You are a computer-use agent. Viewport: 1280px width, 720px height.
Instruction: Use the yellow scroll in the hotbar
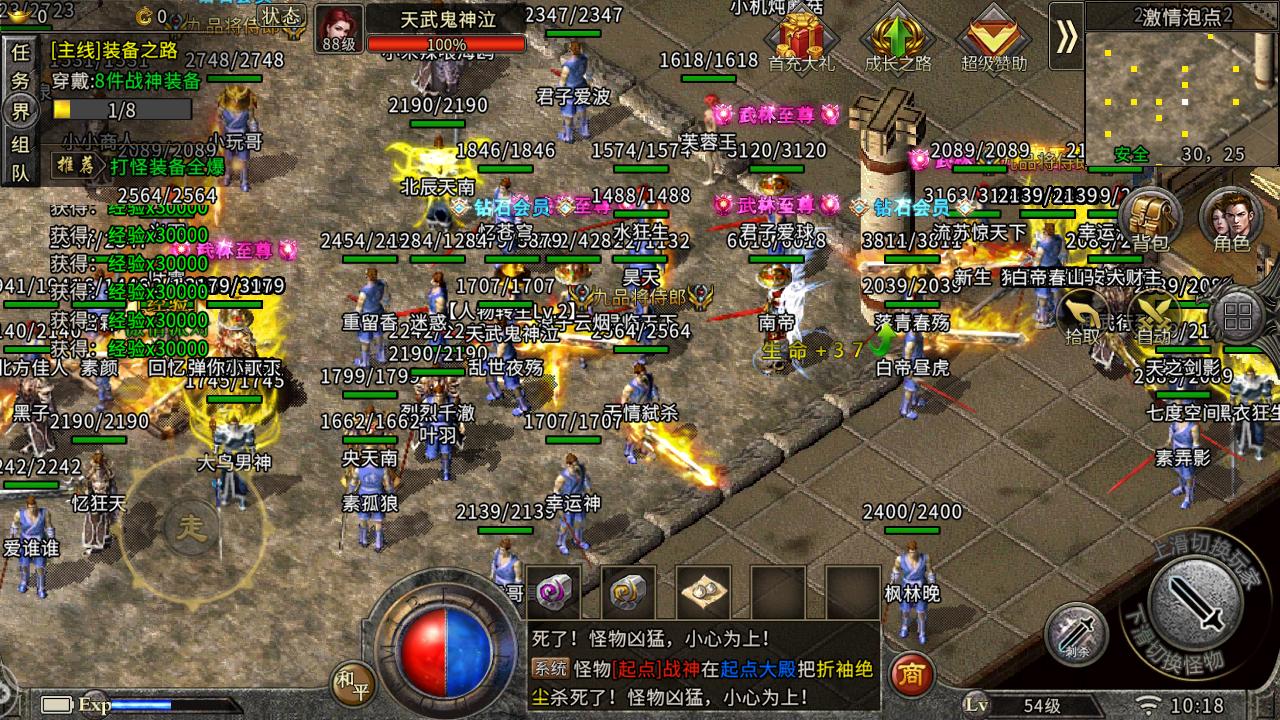click(628, 592)
